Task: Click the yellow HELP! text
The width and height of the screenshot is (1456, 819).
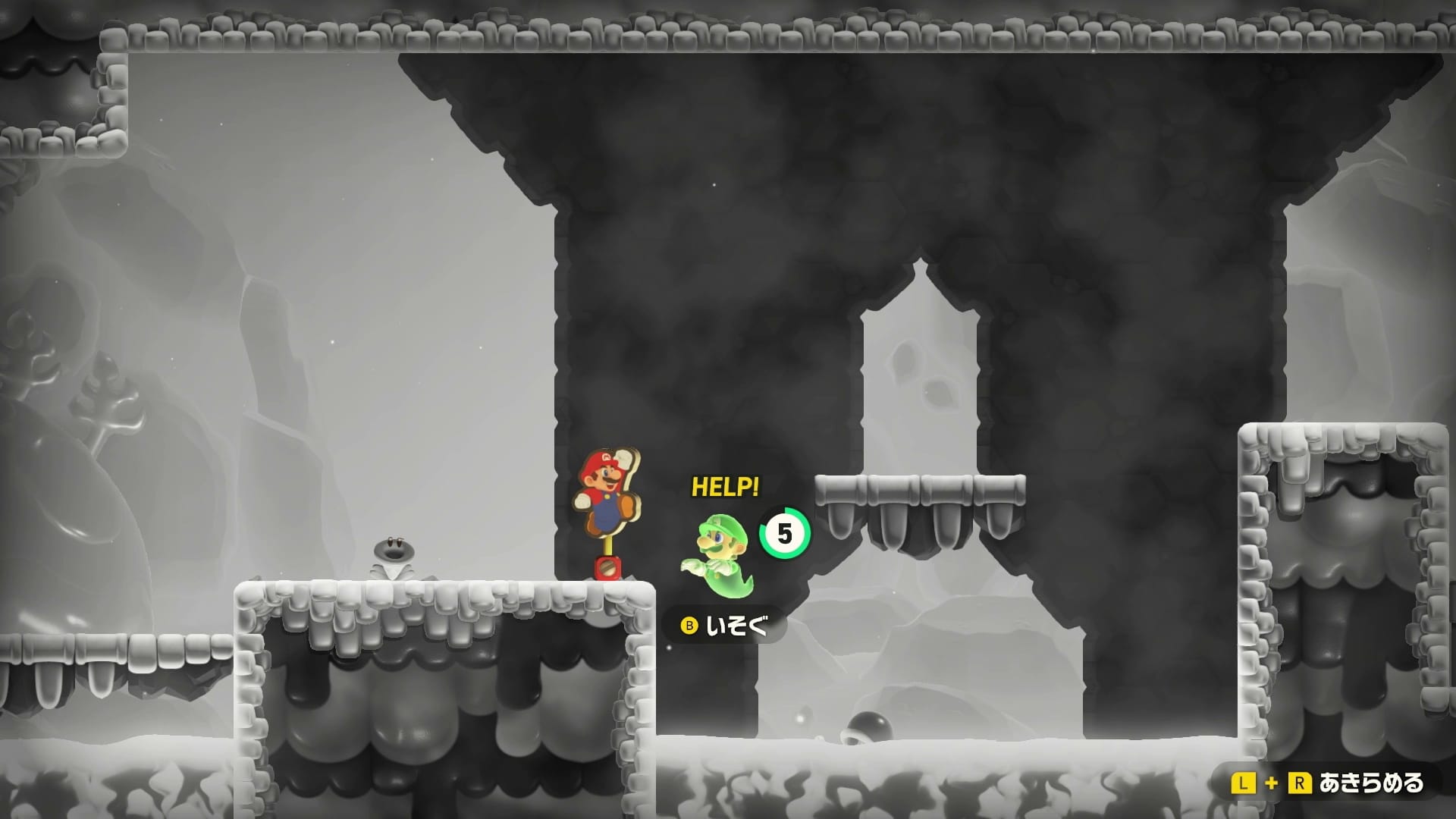Action: click(x=724, y=486)
